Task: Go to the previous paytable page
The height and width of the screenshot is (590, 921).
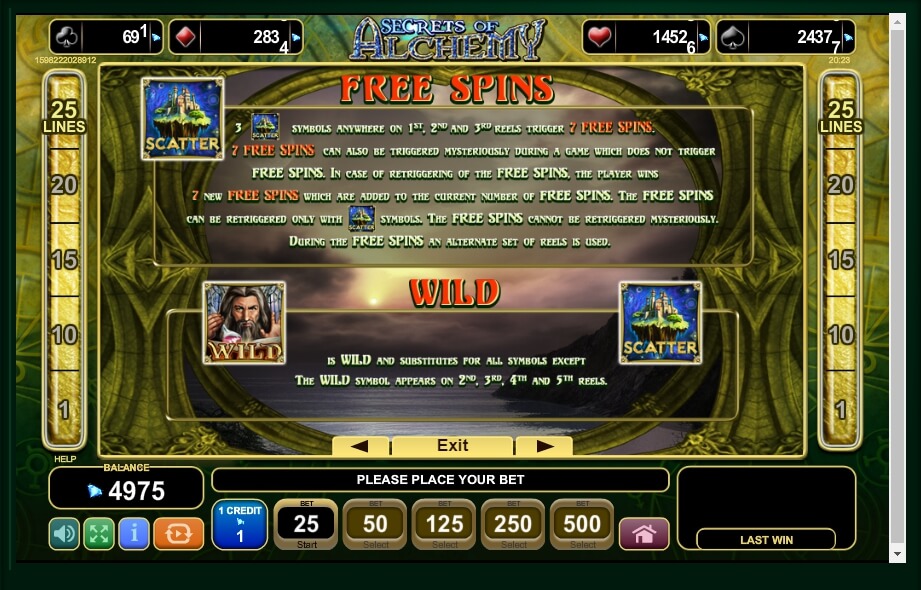Action: pyautogui.click(x=360, y=446)
